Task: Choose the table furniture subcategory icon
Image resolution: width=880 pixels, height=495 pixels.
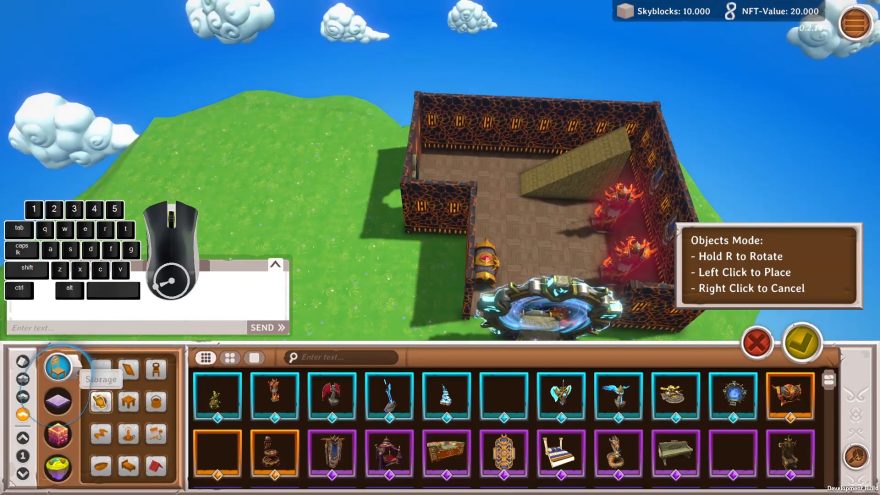Action: point(128,402)
